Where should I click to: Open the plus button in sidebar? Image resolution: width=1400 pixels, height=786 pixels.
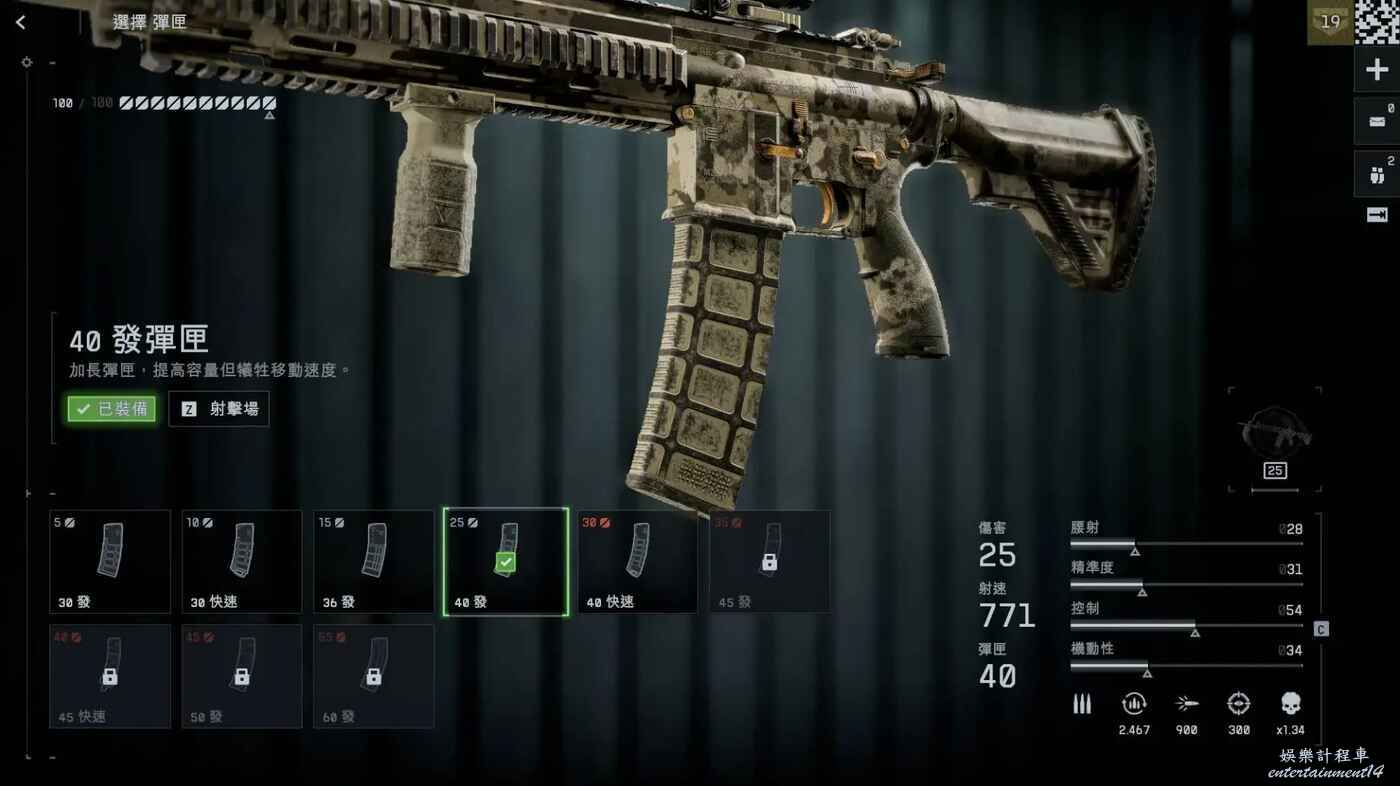1377,70
